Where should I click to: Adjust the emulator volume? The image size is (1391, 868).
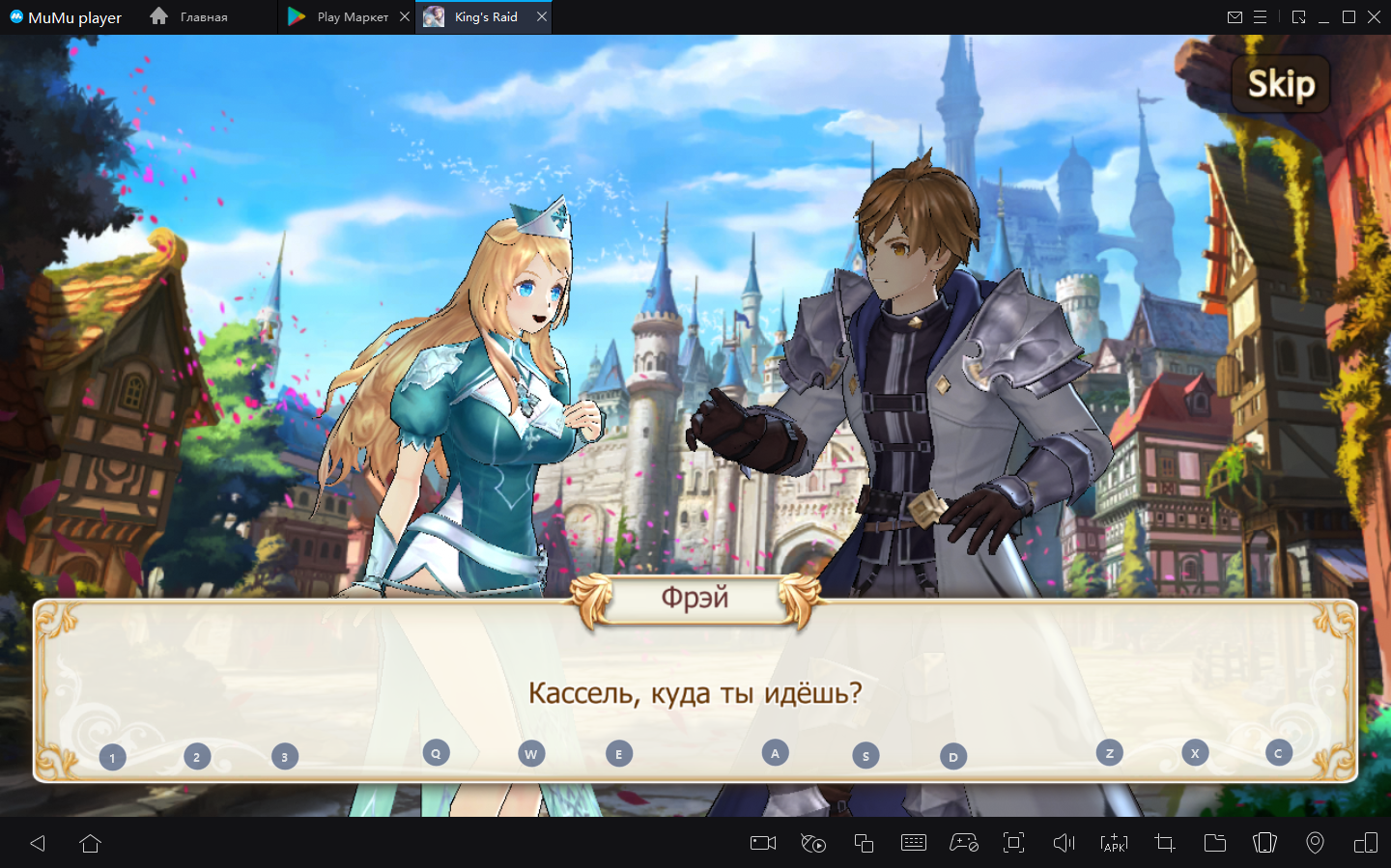pos(1064,843)
